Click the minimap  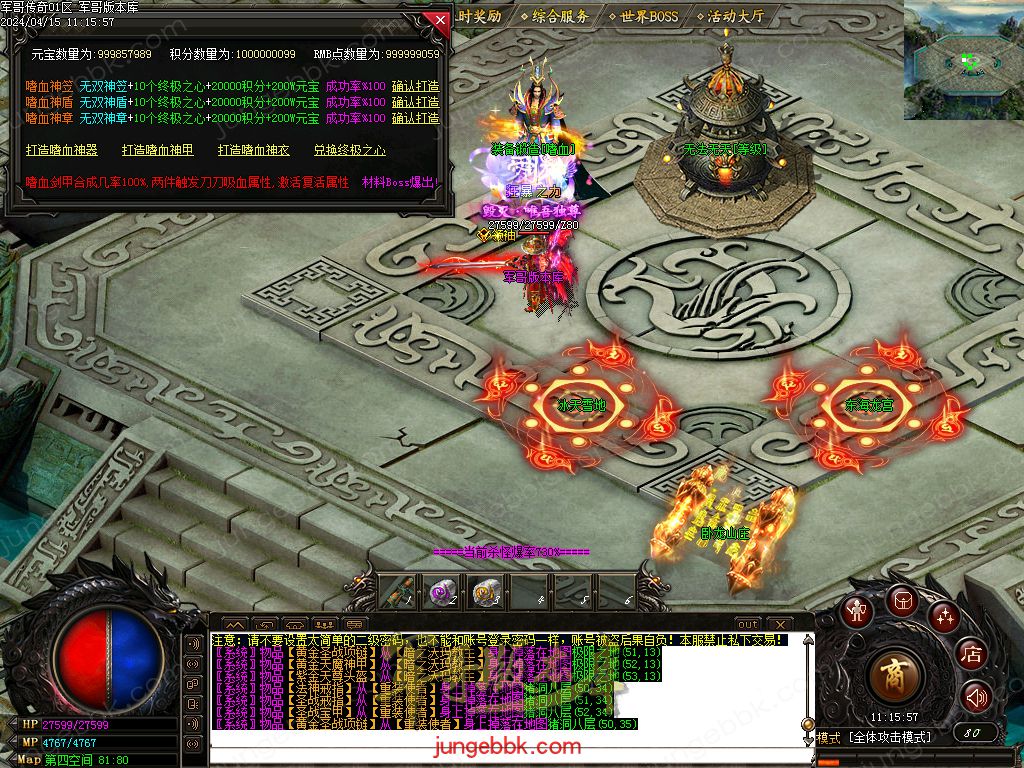click(x=963, y=60)
